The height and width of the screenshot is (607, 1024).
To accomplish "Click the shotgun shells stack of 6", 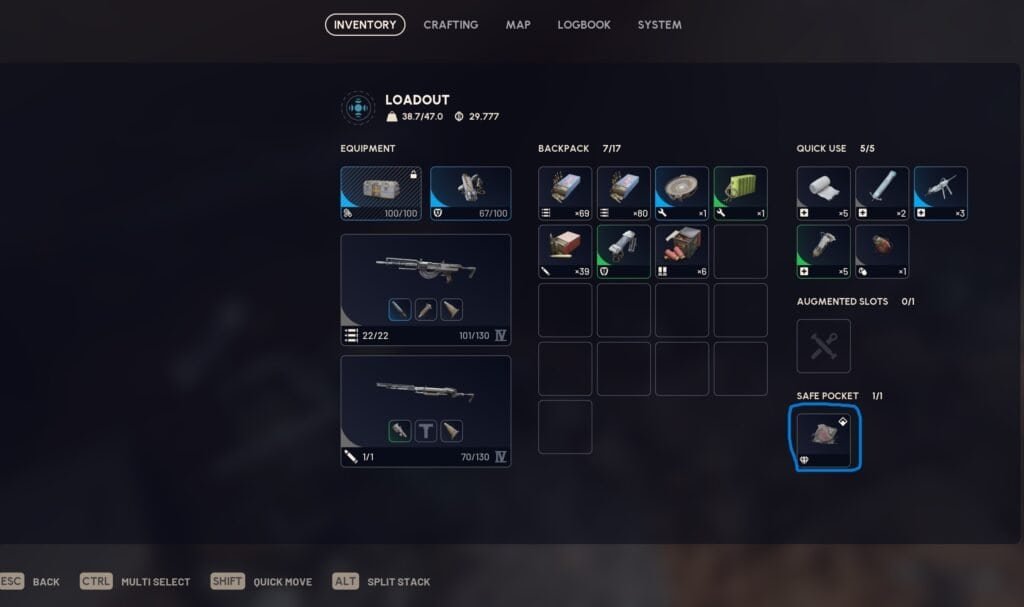I will [682, 251].
